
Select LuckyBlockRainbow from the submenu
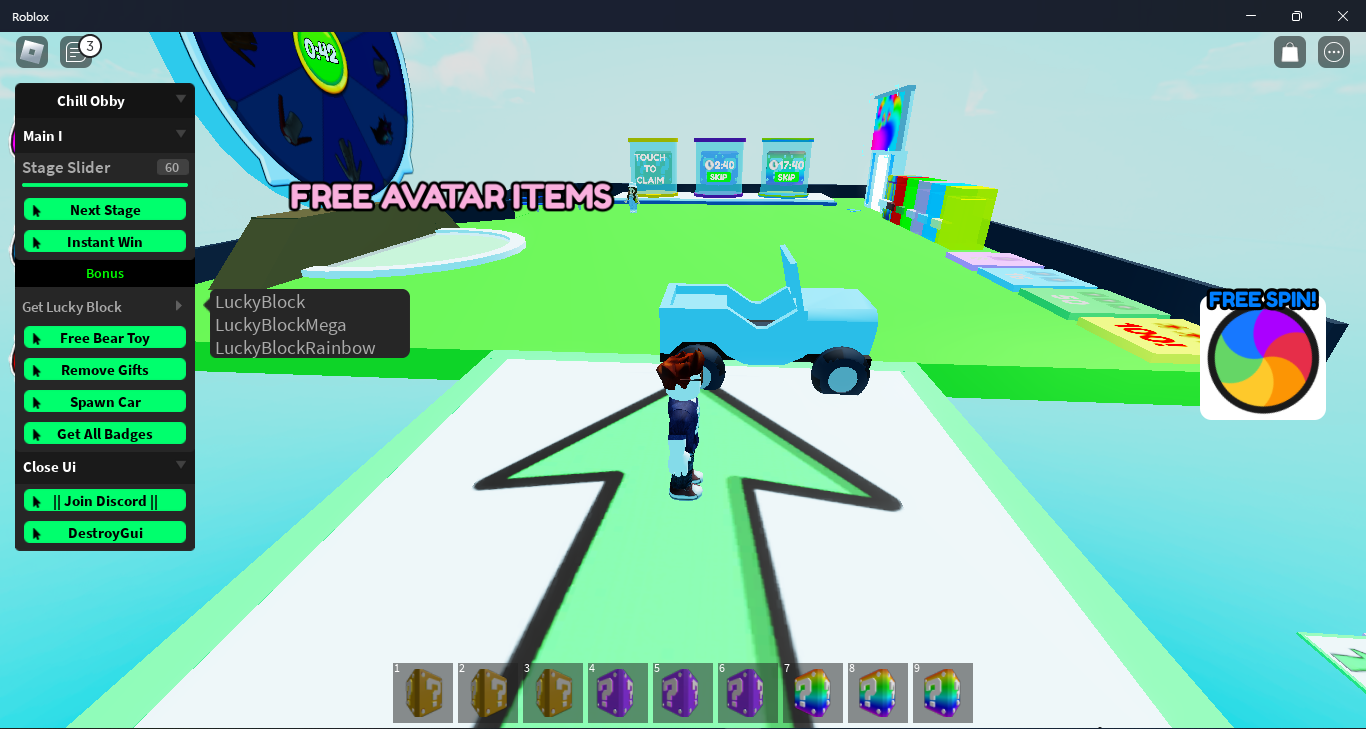[x=293, y=347]
